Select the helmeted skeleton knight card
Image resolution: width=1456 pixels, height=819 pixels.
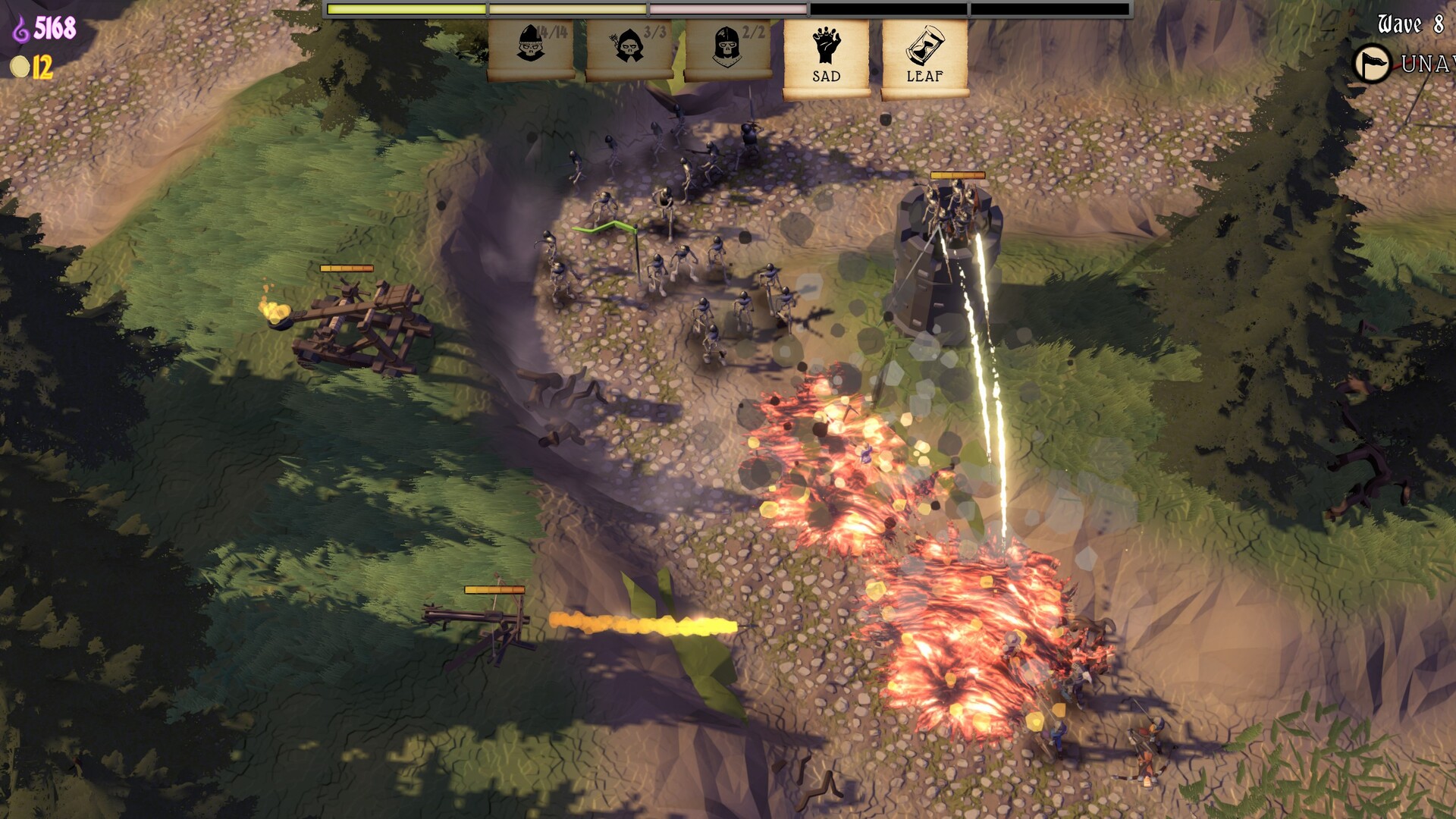[x=727, y=50]
